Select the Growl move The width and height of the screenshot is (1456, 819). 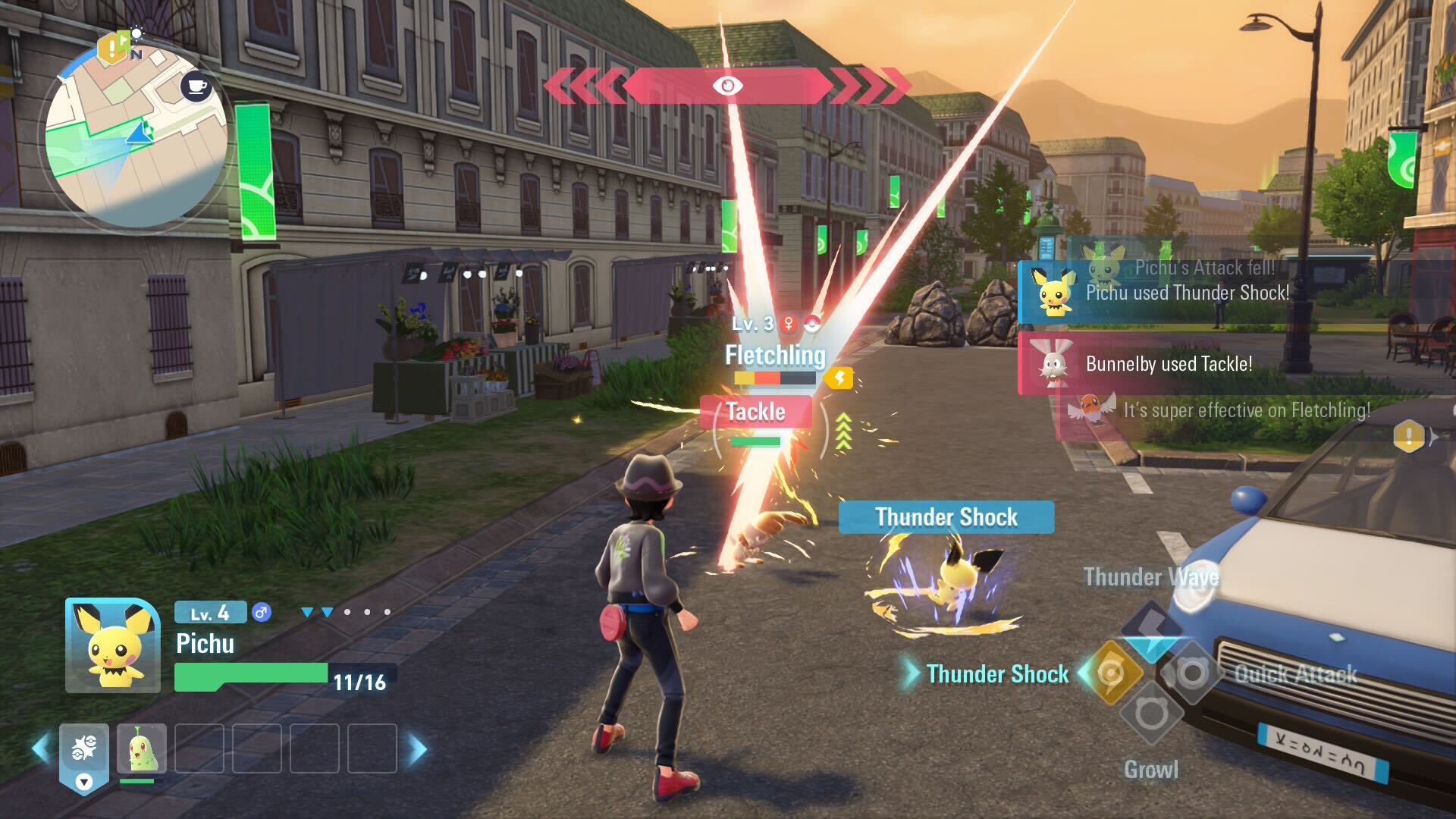[1150, 715]
